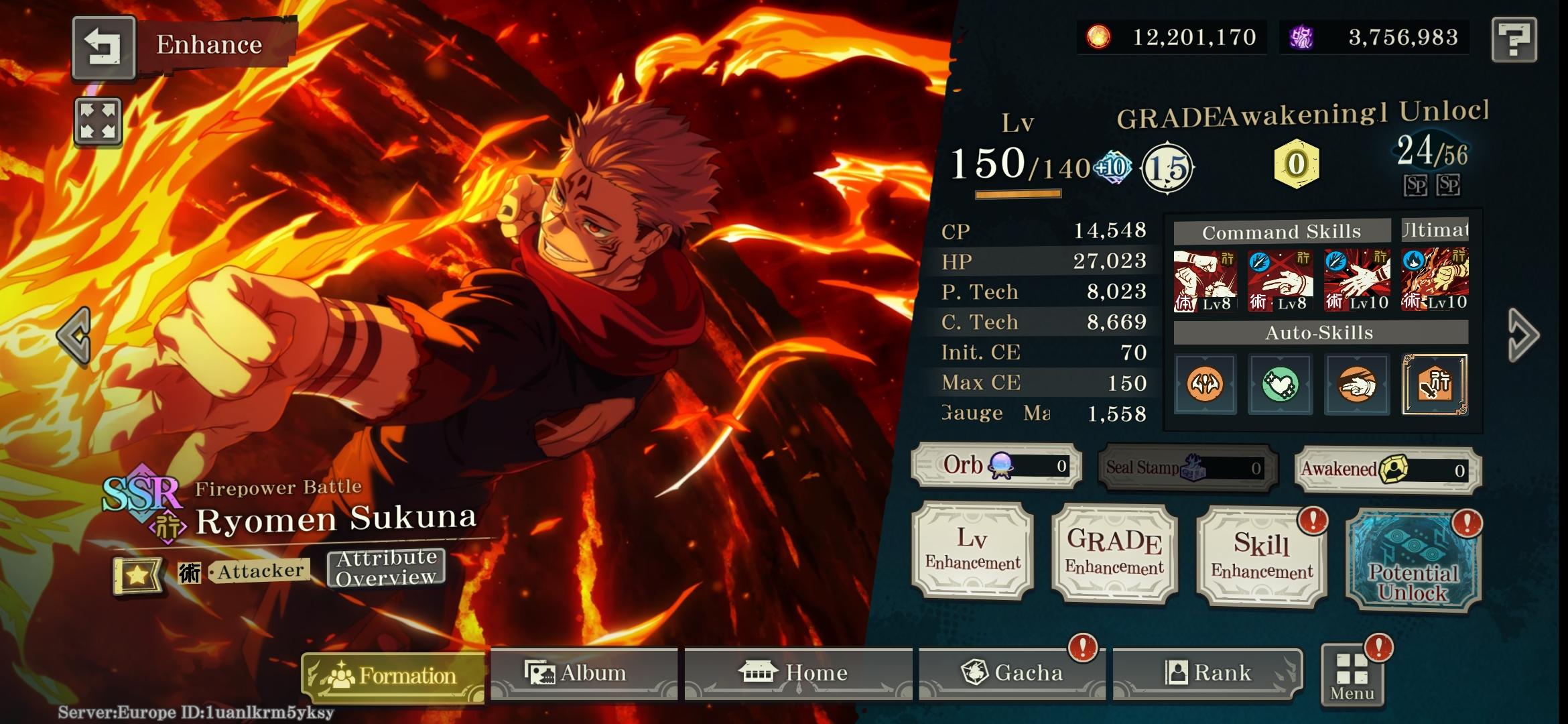The height and width of the screenshot is (724, 1568).
Task: Show the previous character with left arrow
Action: [x=74, y=336]
